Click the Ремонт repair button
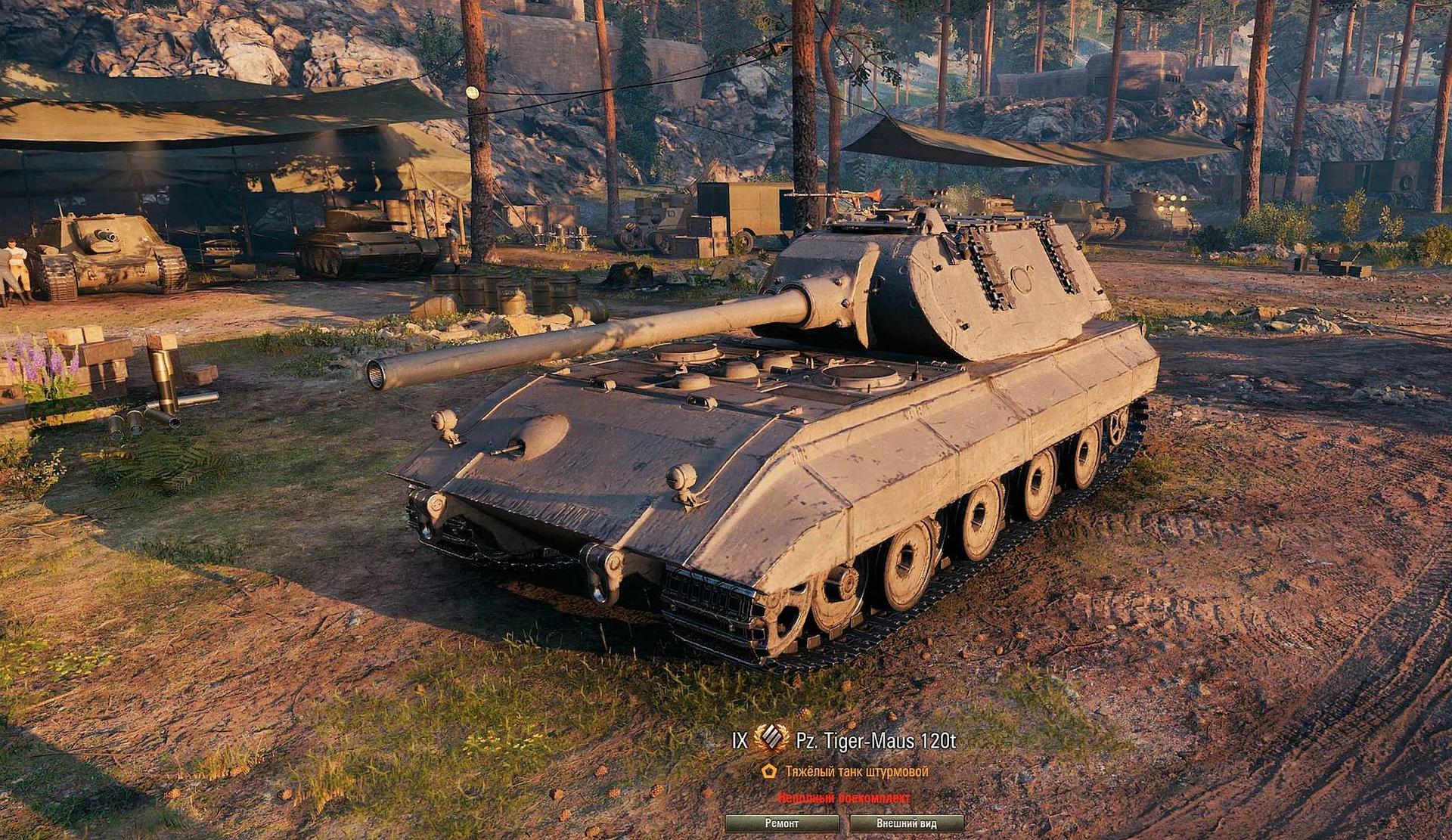1452x840 pixels. [782, 823]
